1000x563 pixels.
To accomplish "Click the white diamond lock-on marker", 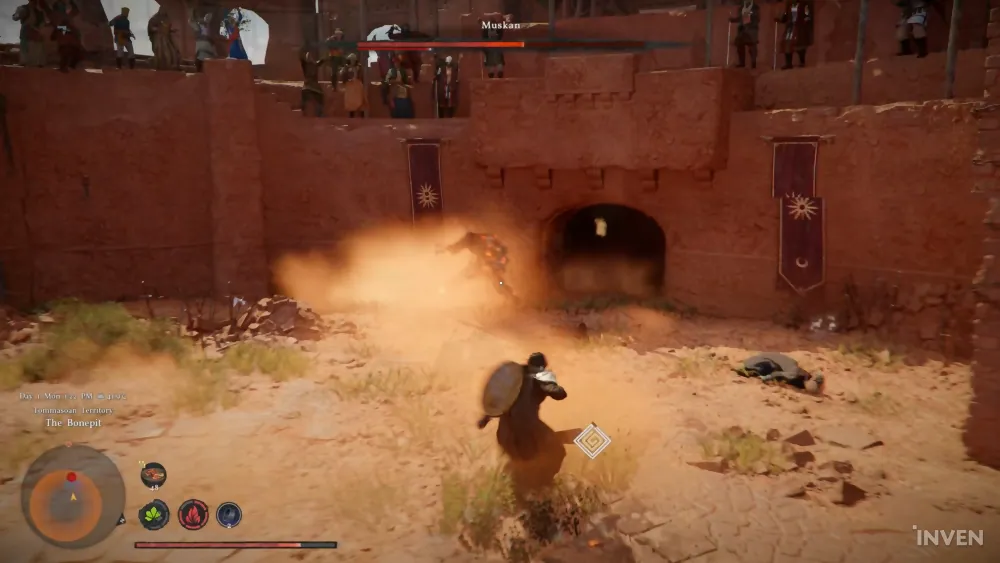I will (592, 440).
